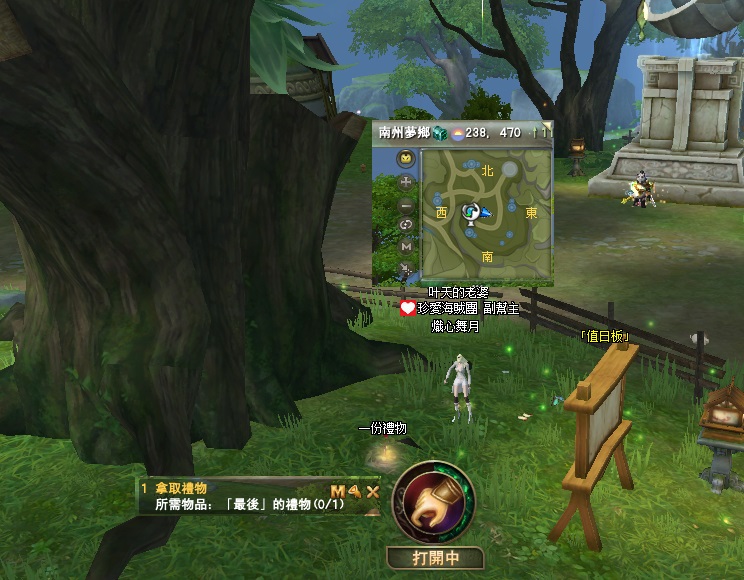This screenshot has height=580, width=744.
Task: Click the circular arrows button beside the minimap
Action: tap(406, 225)
